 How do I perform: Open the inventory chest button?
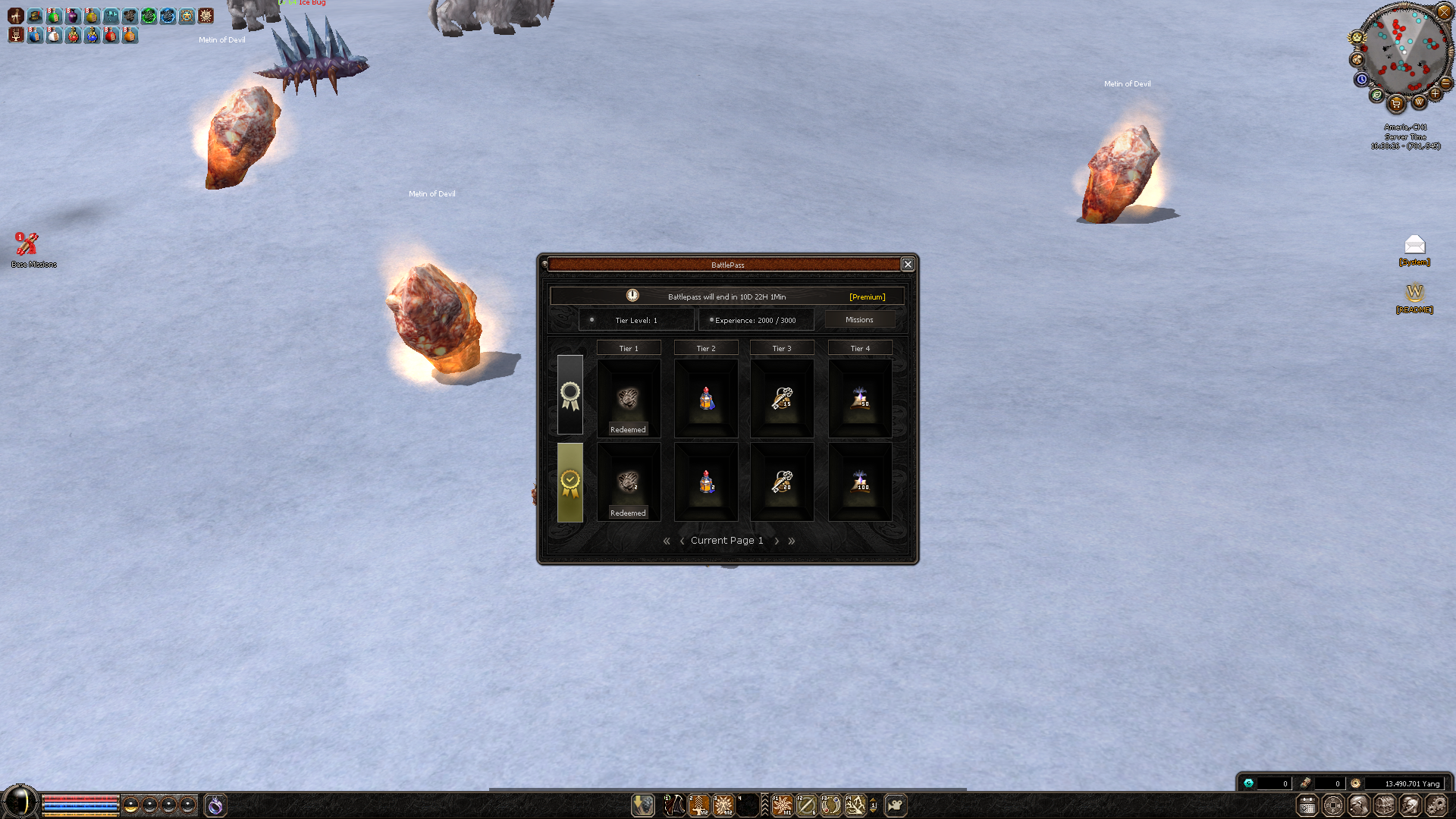1384,805
